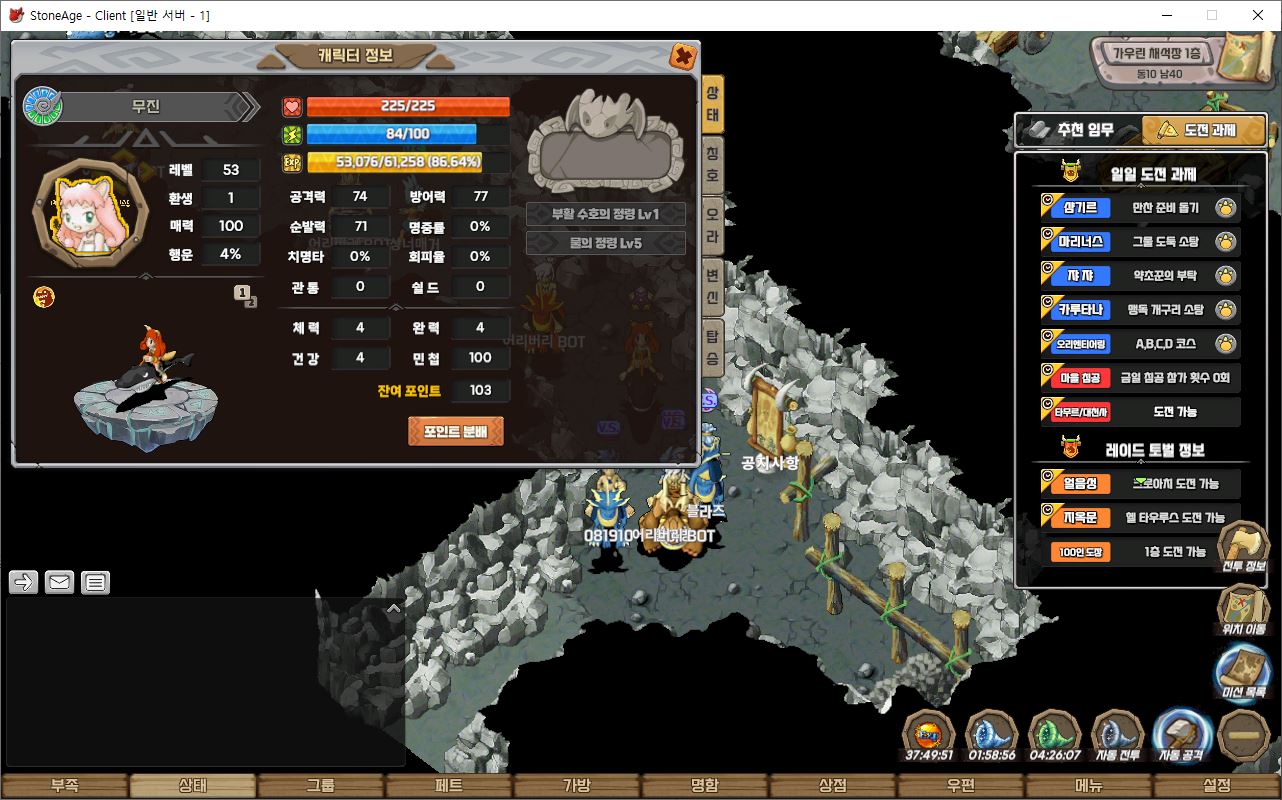The width and height of the screenshot is (1282, 800).
Task: Open the 상점 shop from the bottom bar
Action: pos(833,786)
